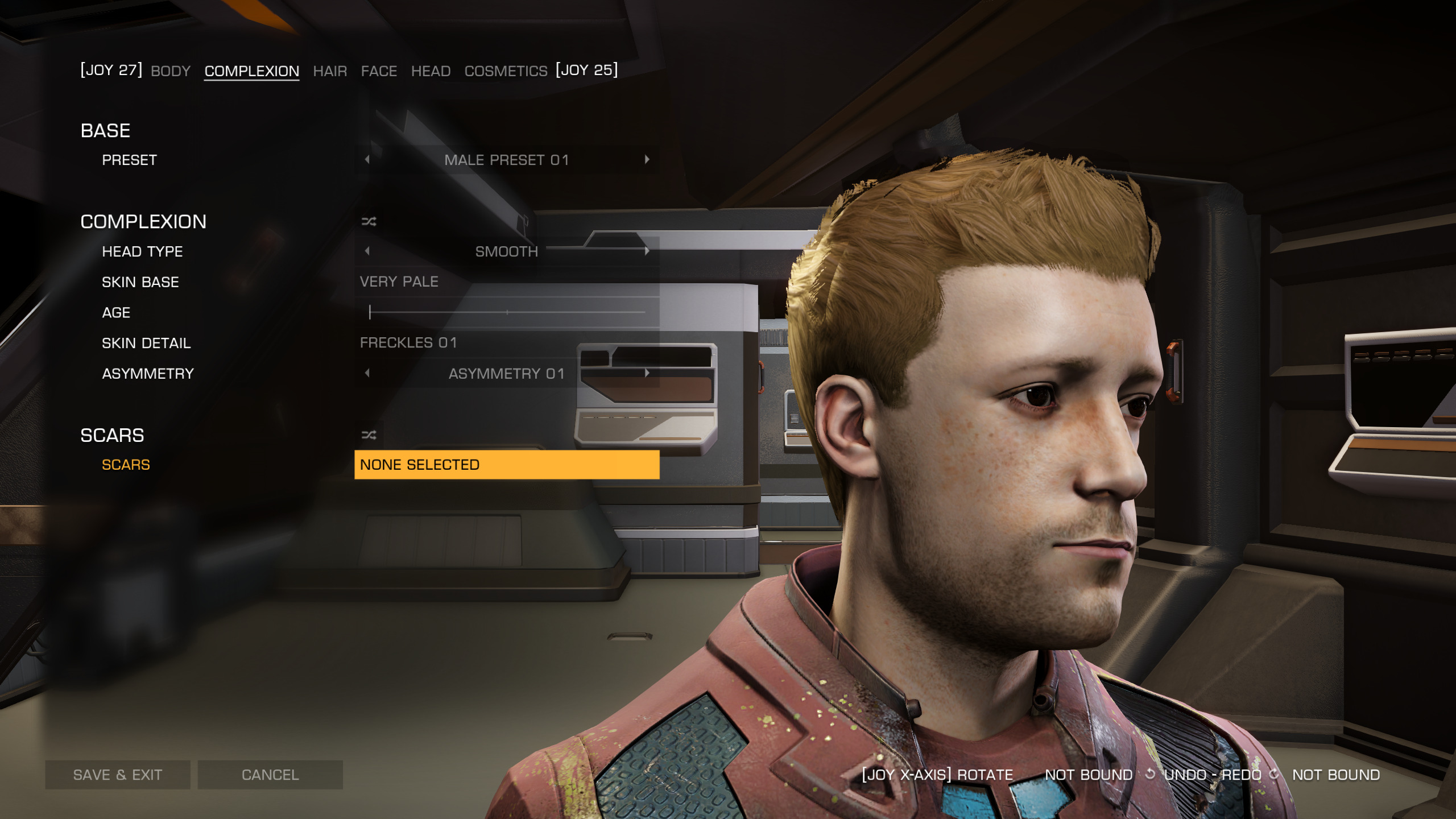Click the Complexion tab
This screenshot has height=819, width=1456.
tap(251, 71)
